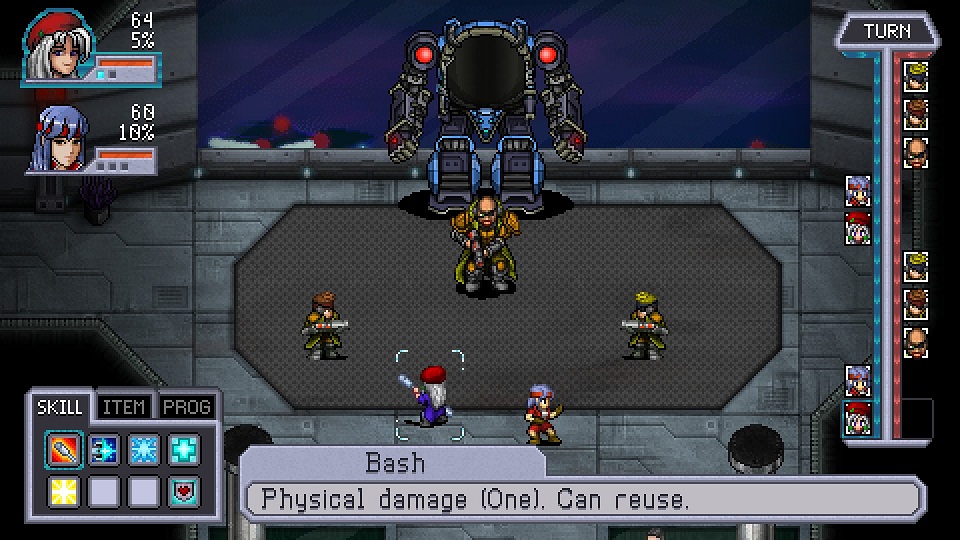Screen dimensions: 960x540
Task: Use the cyan cross healing skill
Action: (184, 451)
